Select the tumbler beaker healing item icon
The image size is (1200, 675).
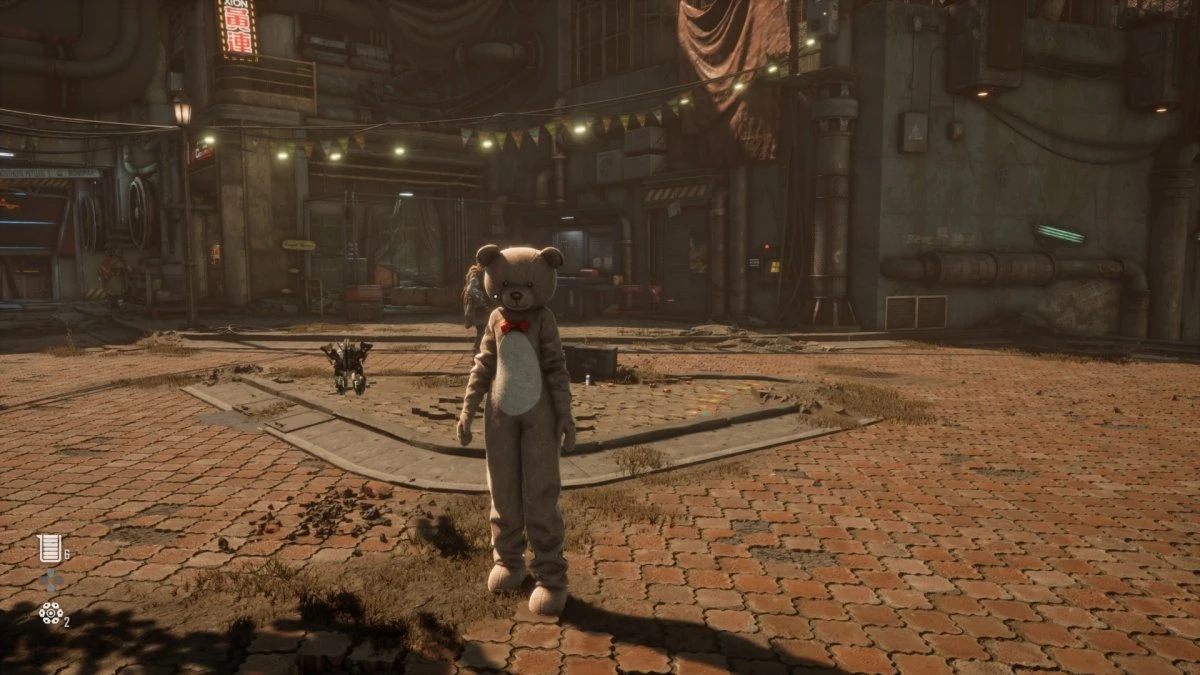point(49,548)
